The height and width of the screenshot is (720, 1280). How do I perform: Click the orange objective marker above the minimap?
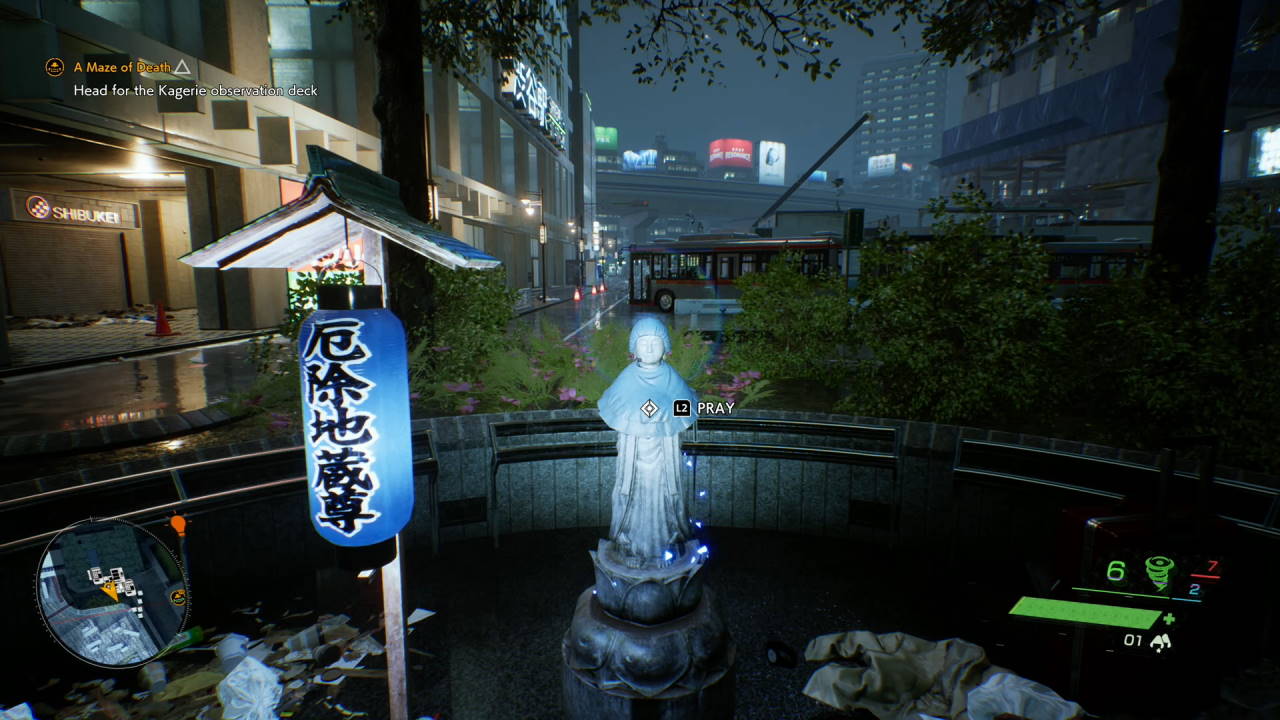[179, 524]
